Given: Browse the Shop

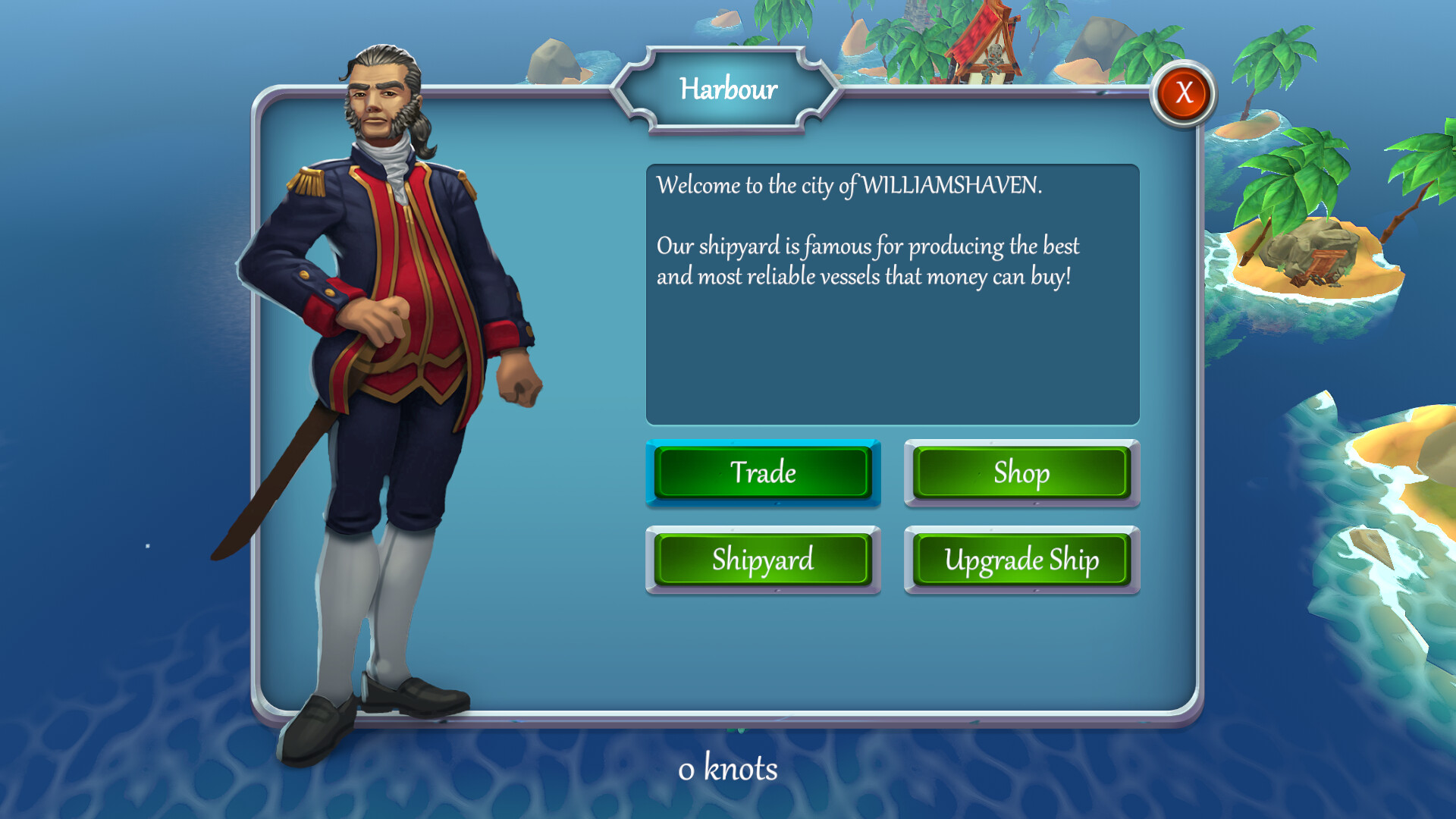Looking at the screenshot, I should pos(1021,473).
